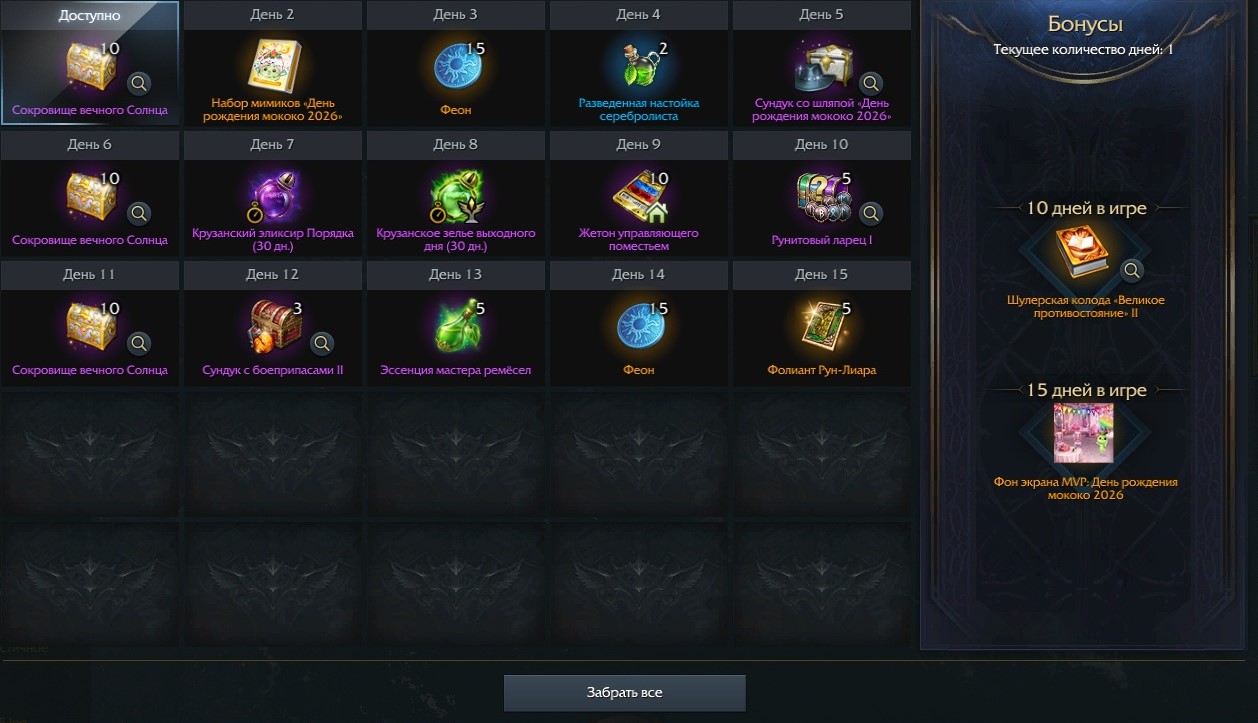Pick the Фолиант Рун-Лиара reward

[820, 327]
